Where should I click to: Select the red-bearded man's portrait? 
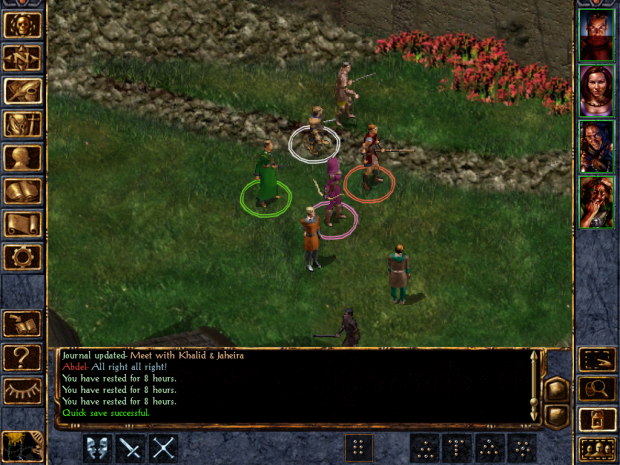pyautogui.click(x=596, y=37)
